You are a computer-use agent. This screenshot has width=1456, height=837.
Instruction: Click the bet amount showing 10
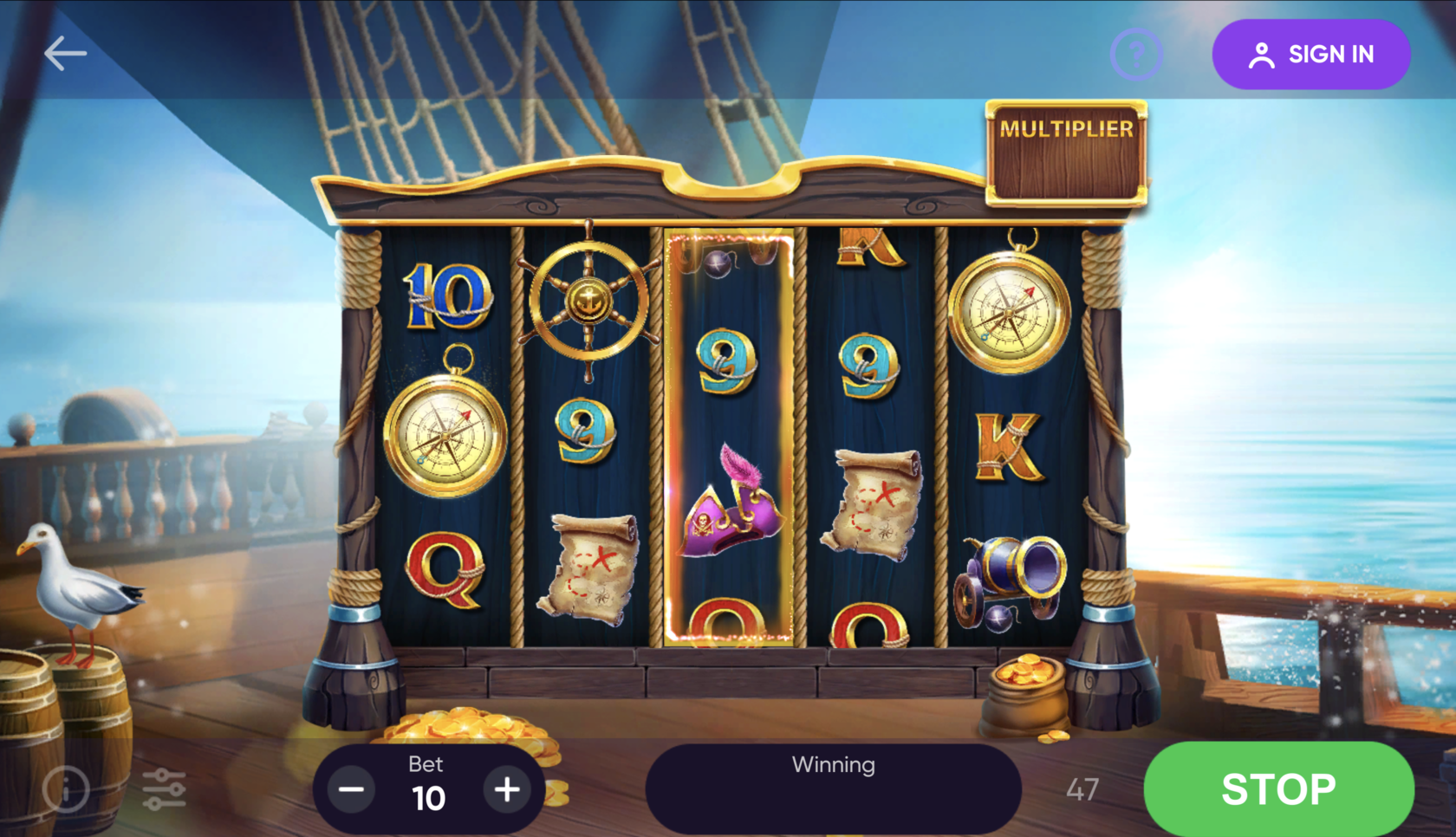click(x=428, y=798)
